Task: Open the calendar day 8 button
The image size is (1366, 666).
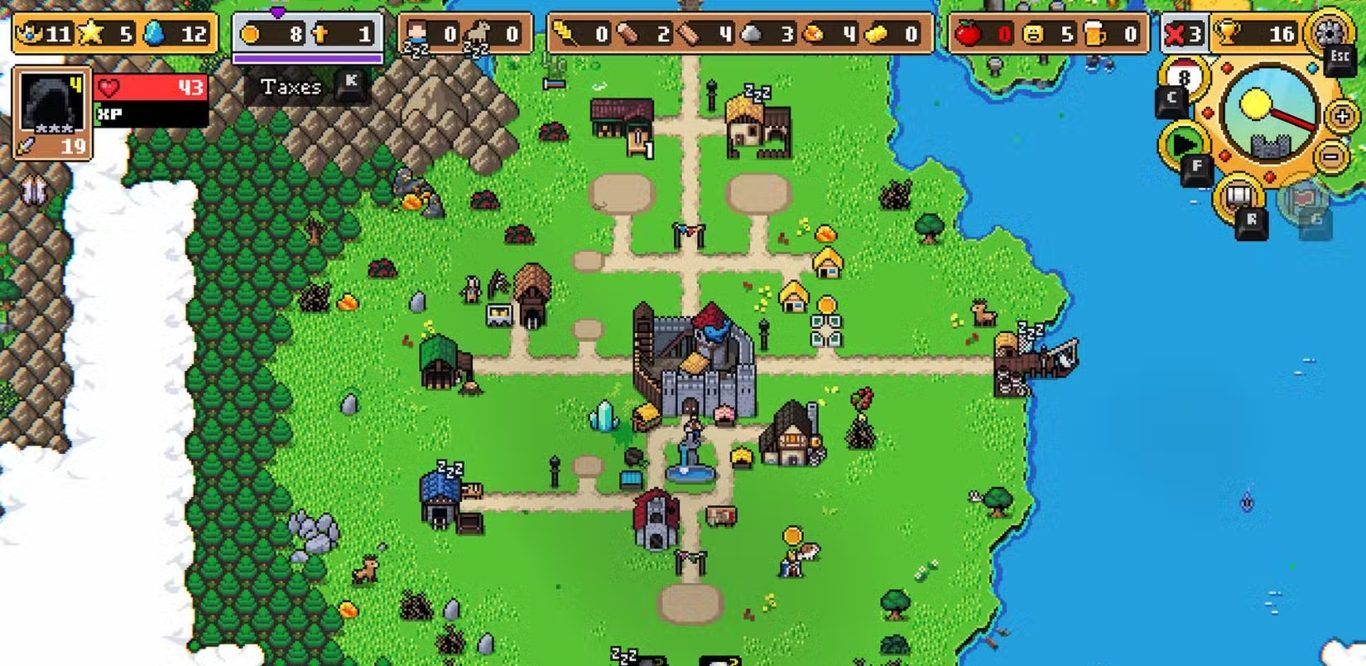Action: click(1184, 77)
